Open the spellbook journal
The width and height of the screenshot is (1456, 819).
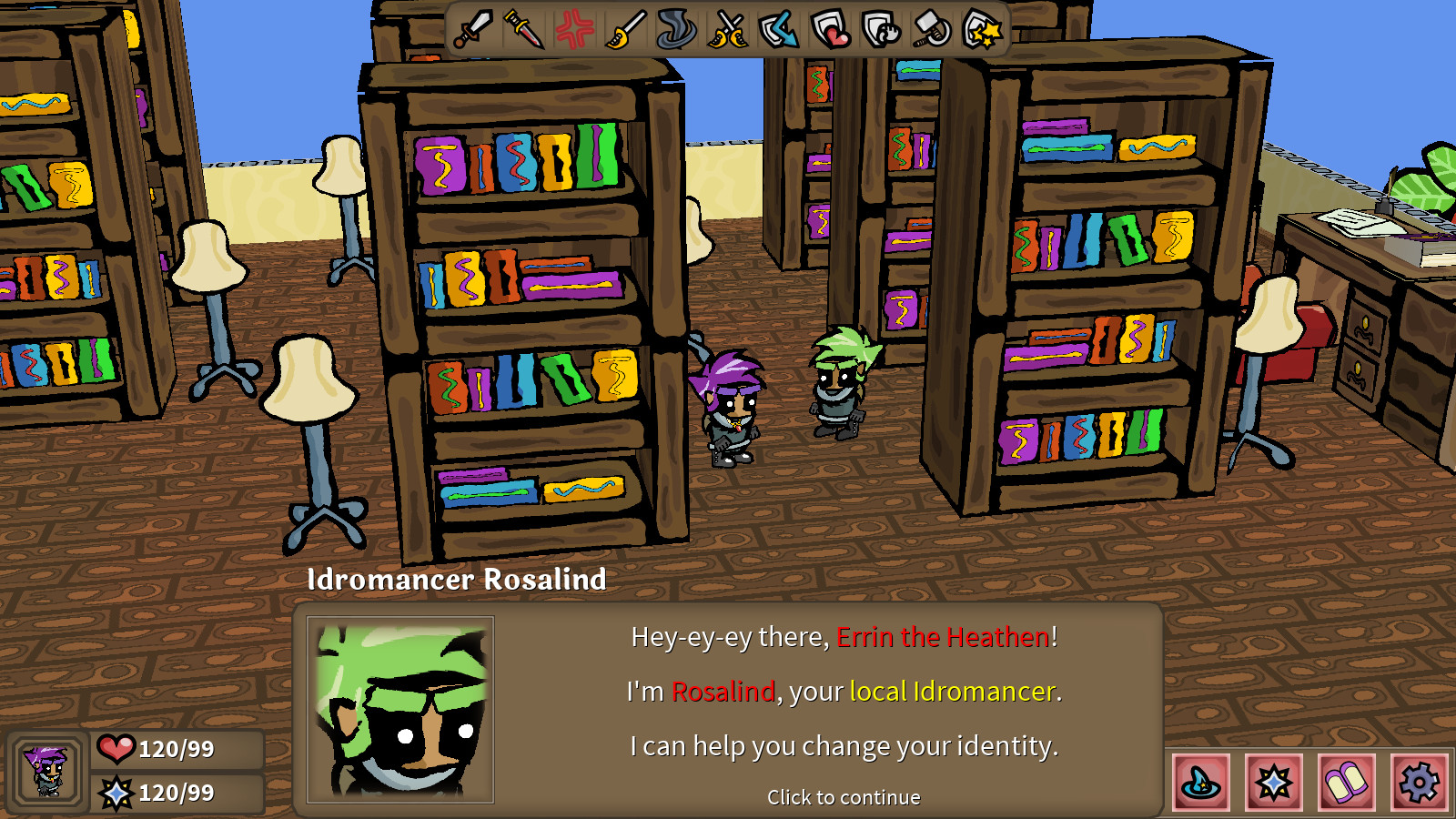coord(1346,783)
